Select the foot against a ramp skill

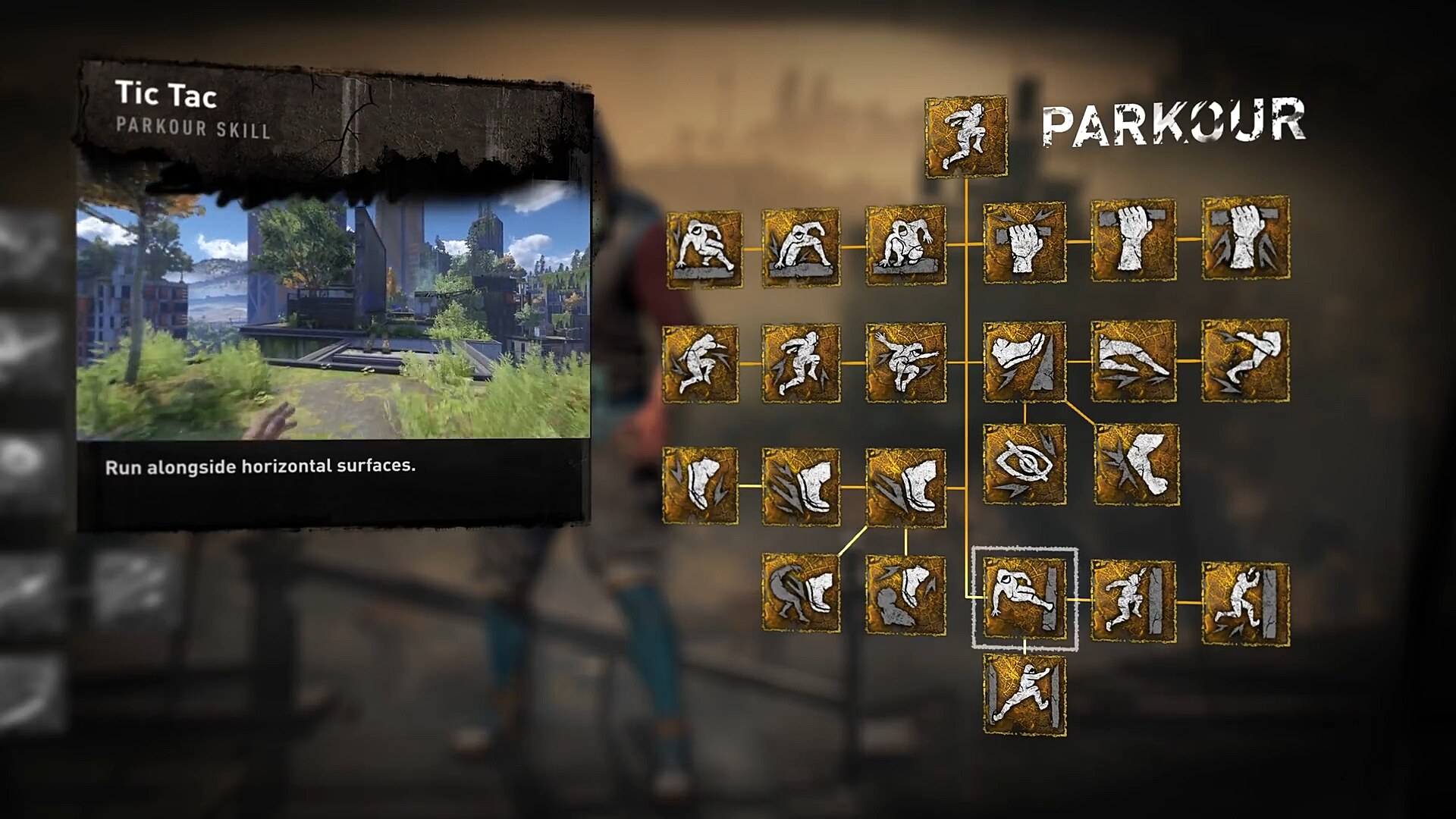(x=1025, y=362)
